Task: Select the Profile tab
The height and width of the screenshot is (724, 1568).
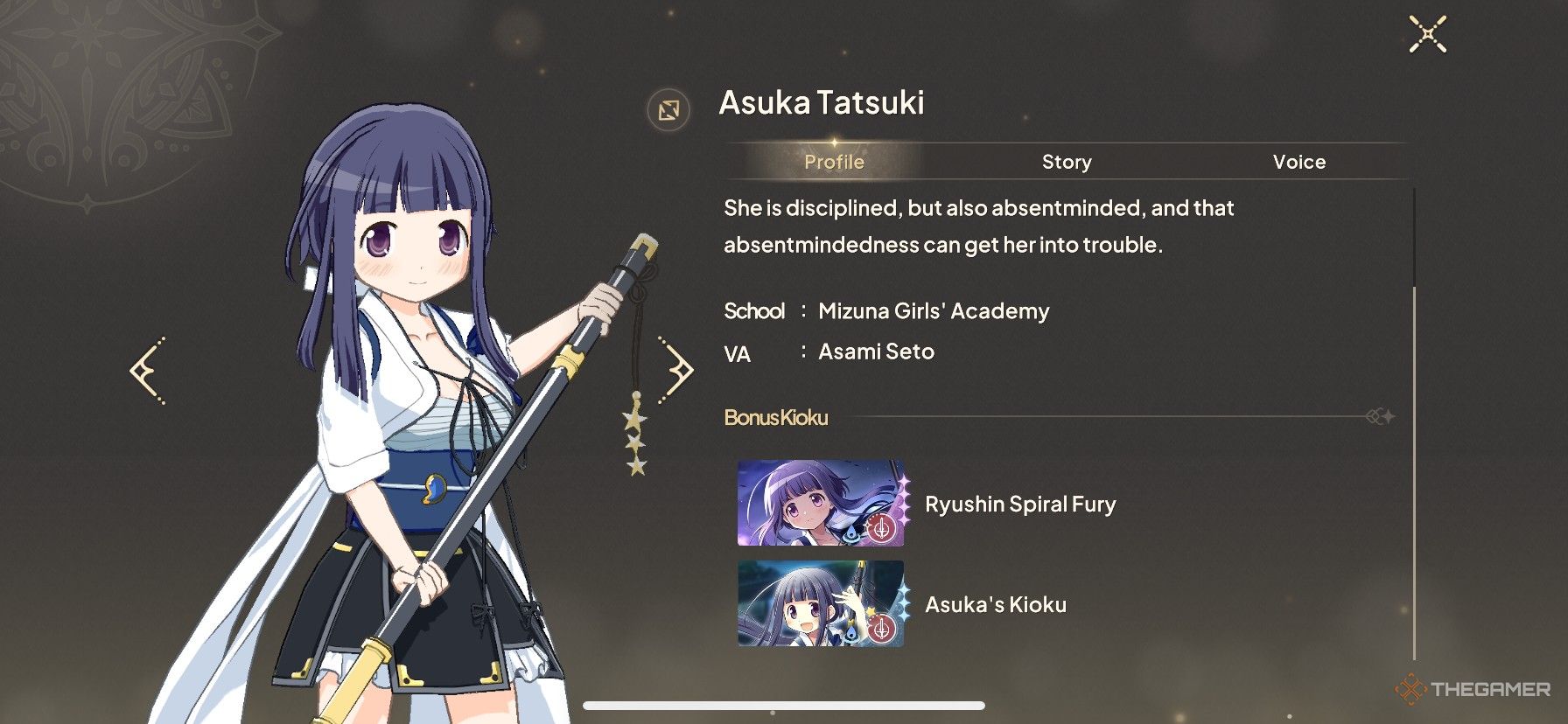Action: (x=834, y=162)
